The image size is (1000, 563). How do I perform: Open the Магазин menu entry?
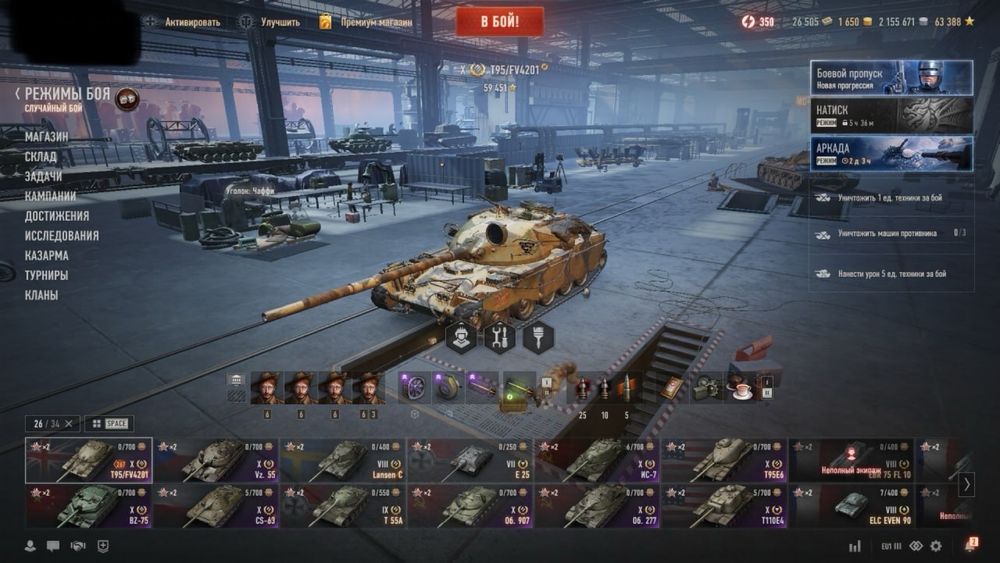47,136
